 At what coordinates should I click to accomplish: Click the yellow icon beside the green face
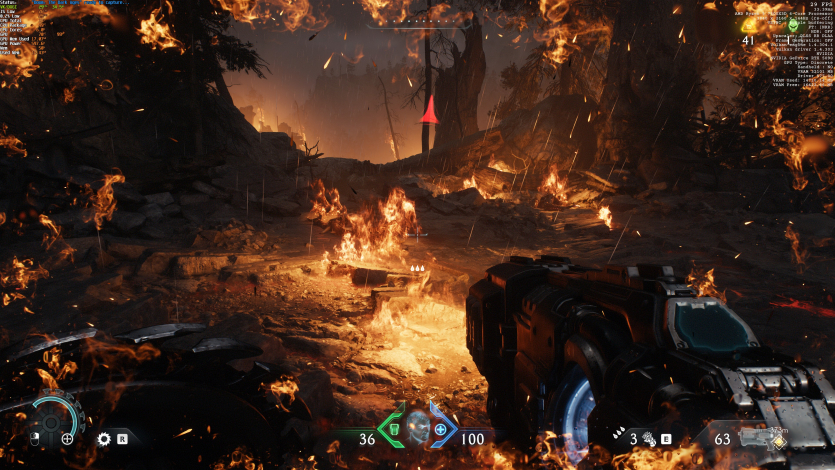(749, 26)
